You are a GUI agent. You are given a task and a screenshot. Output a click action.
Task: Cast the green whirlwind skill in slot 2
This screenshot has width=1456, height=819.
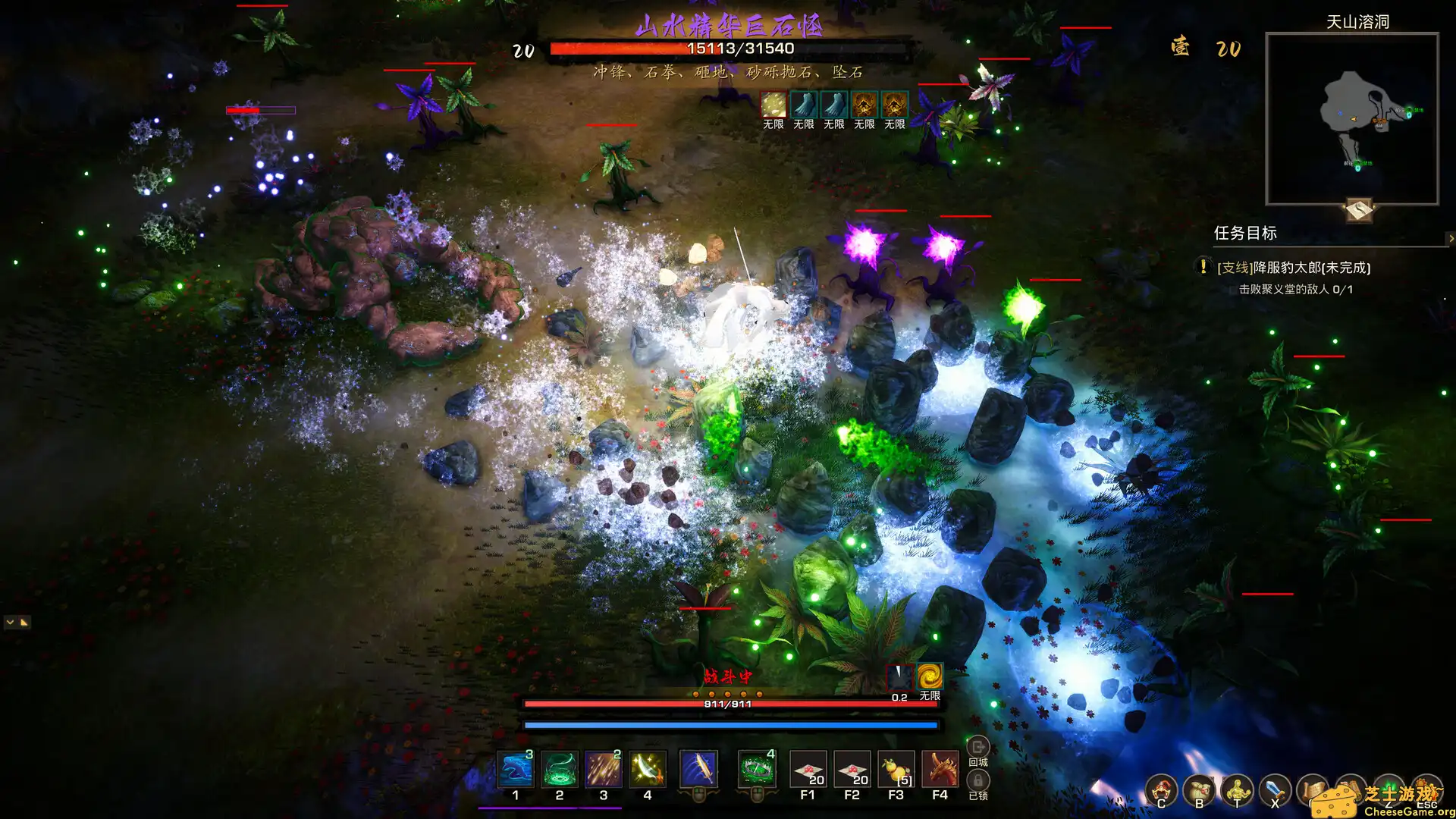click(x=560, y=770)
